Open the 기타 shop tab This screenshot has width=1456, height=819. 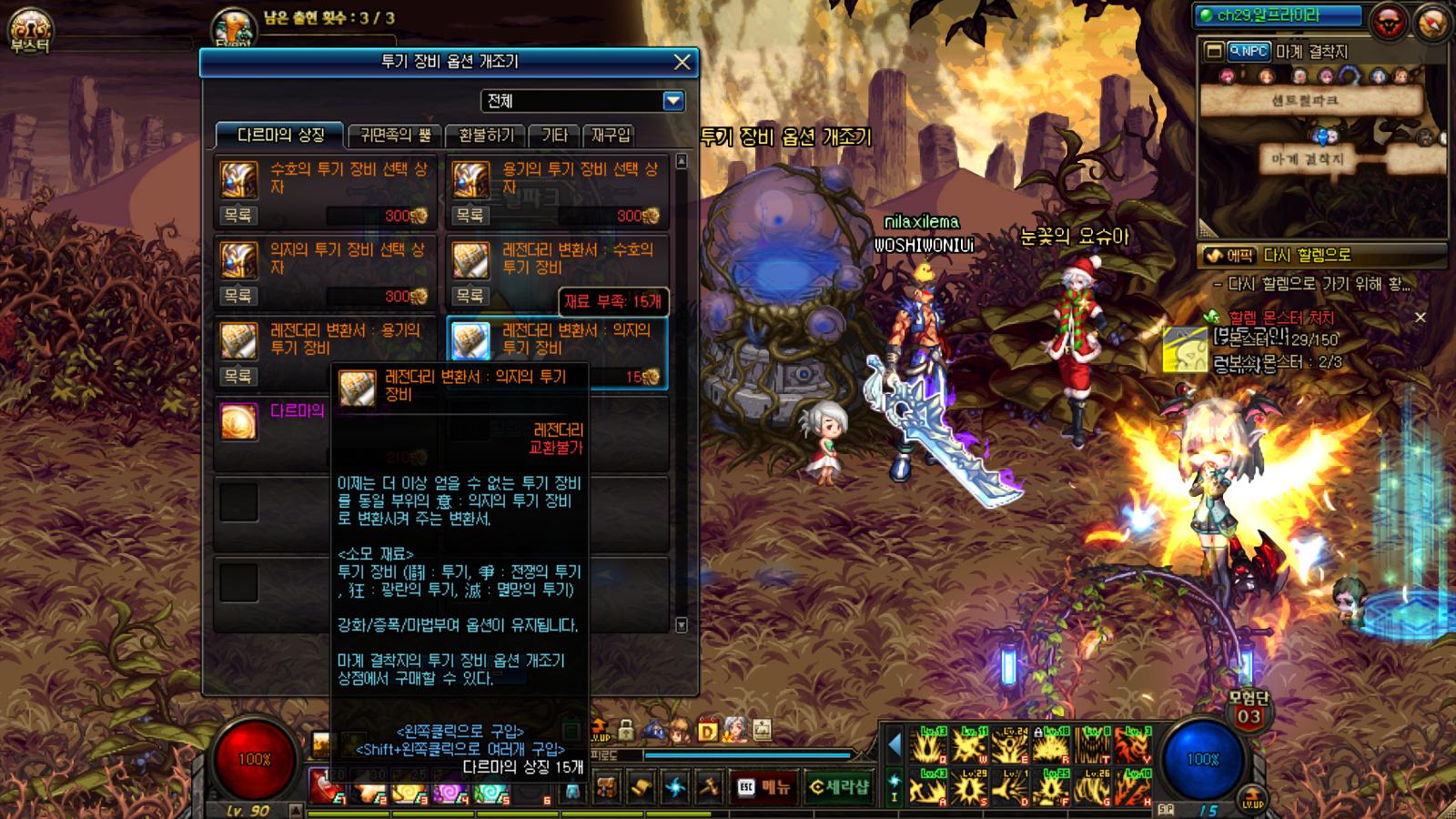click(x=554, y=136)
